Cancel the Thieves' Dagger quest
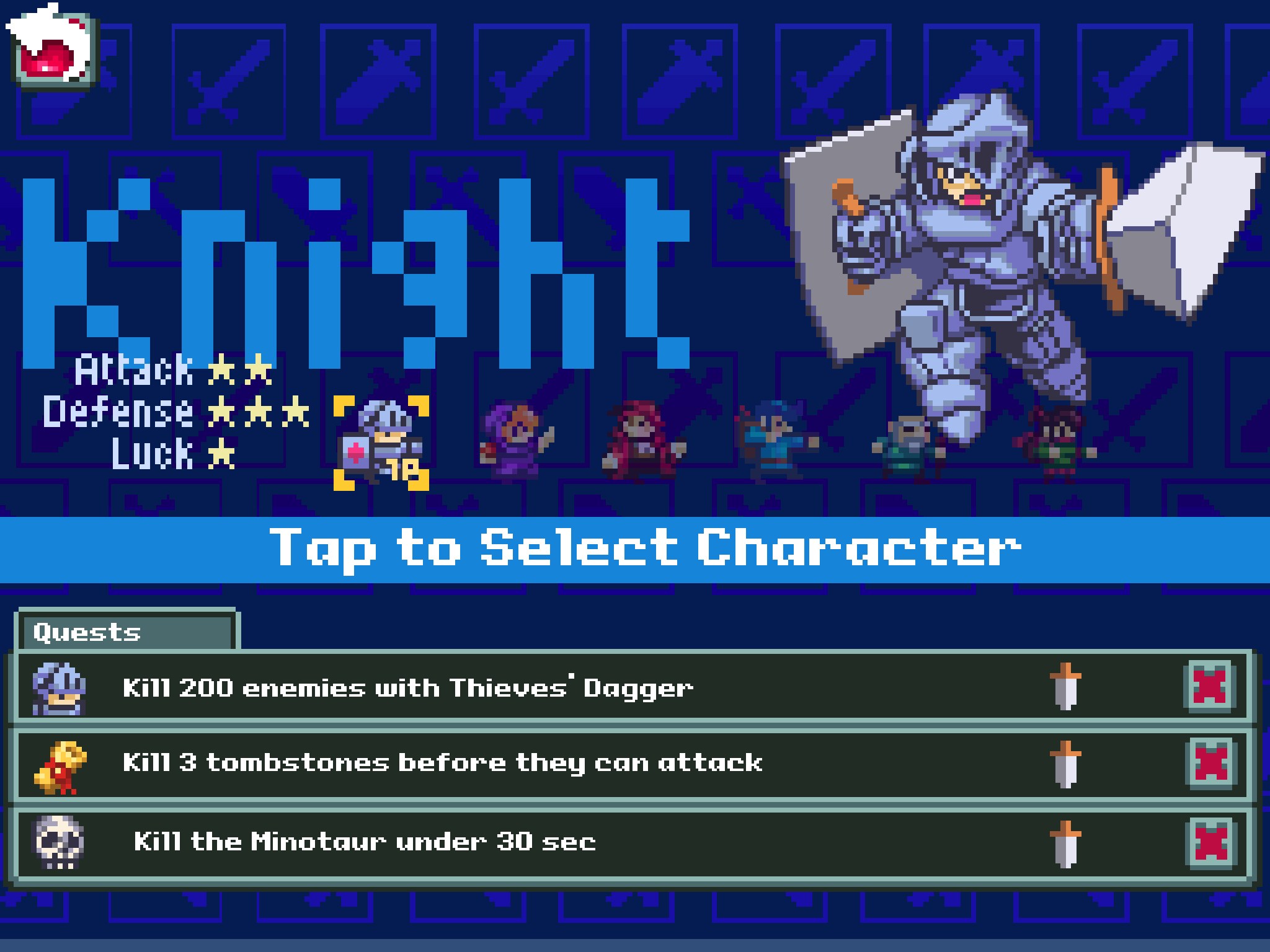The width and height of the screenshot is (1270, 952). click(1210, 687)
